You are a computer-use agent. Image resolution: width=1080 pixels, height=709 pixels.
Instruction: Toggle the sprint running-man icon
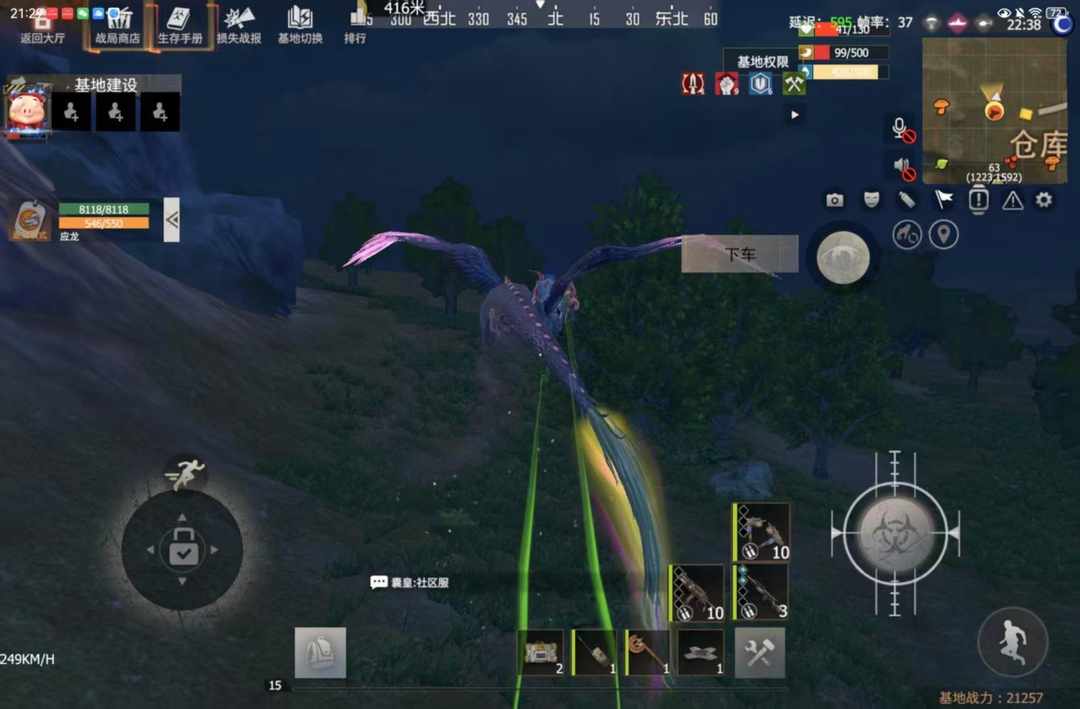click(x=183, y=475)
